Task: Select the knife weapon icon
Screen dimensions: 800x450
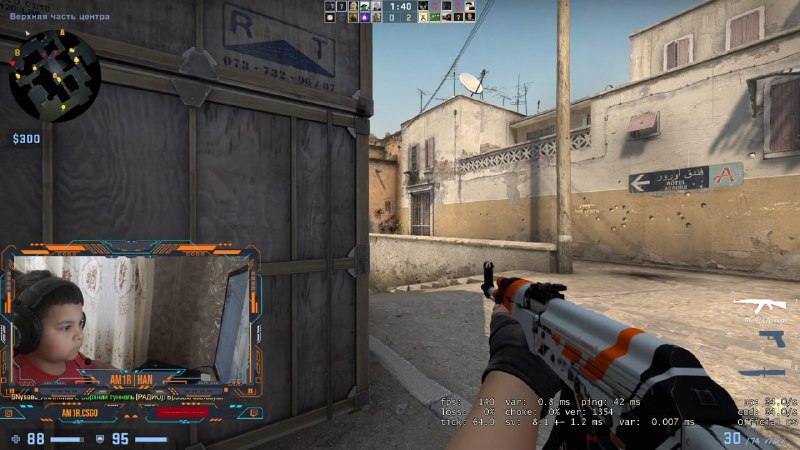Action: click(x=758, y=373)
